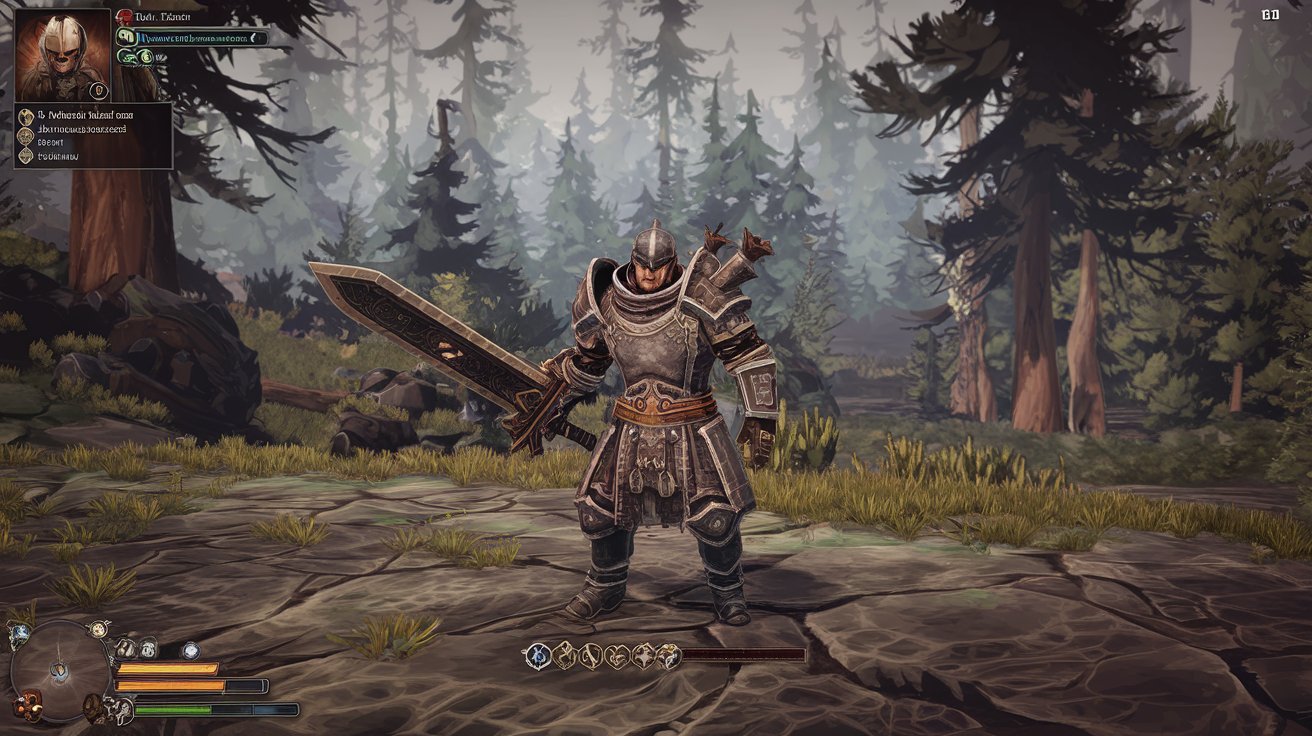Click the rightmost ability icon in the hotbar

tap(670, 657)
